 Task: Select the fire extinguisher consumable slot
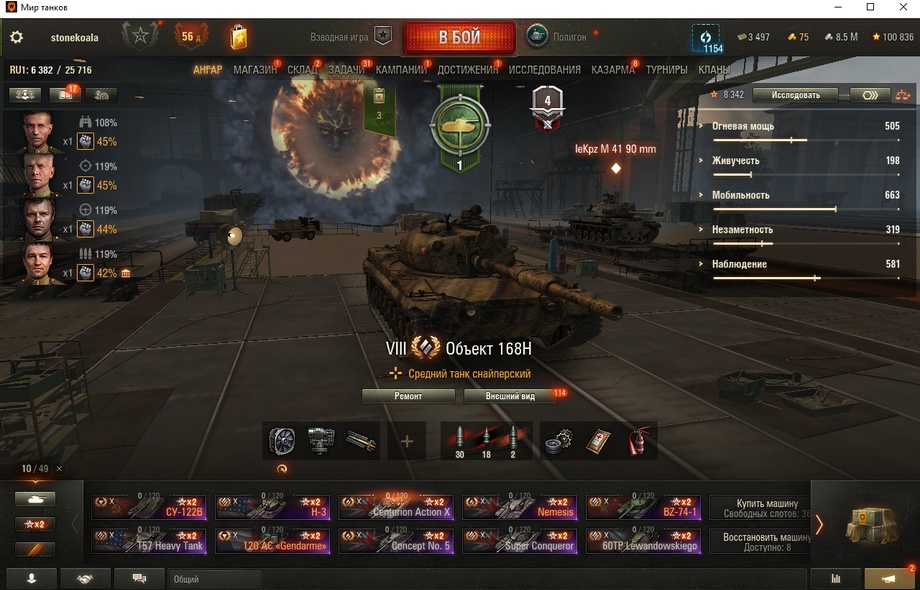tap(638, 441)
